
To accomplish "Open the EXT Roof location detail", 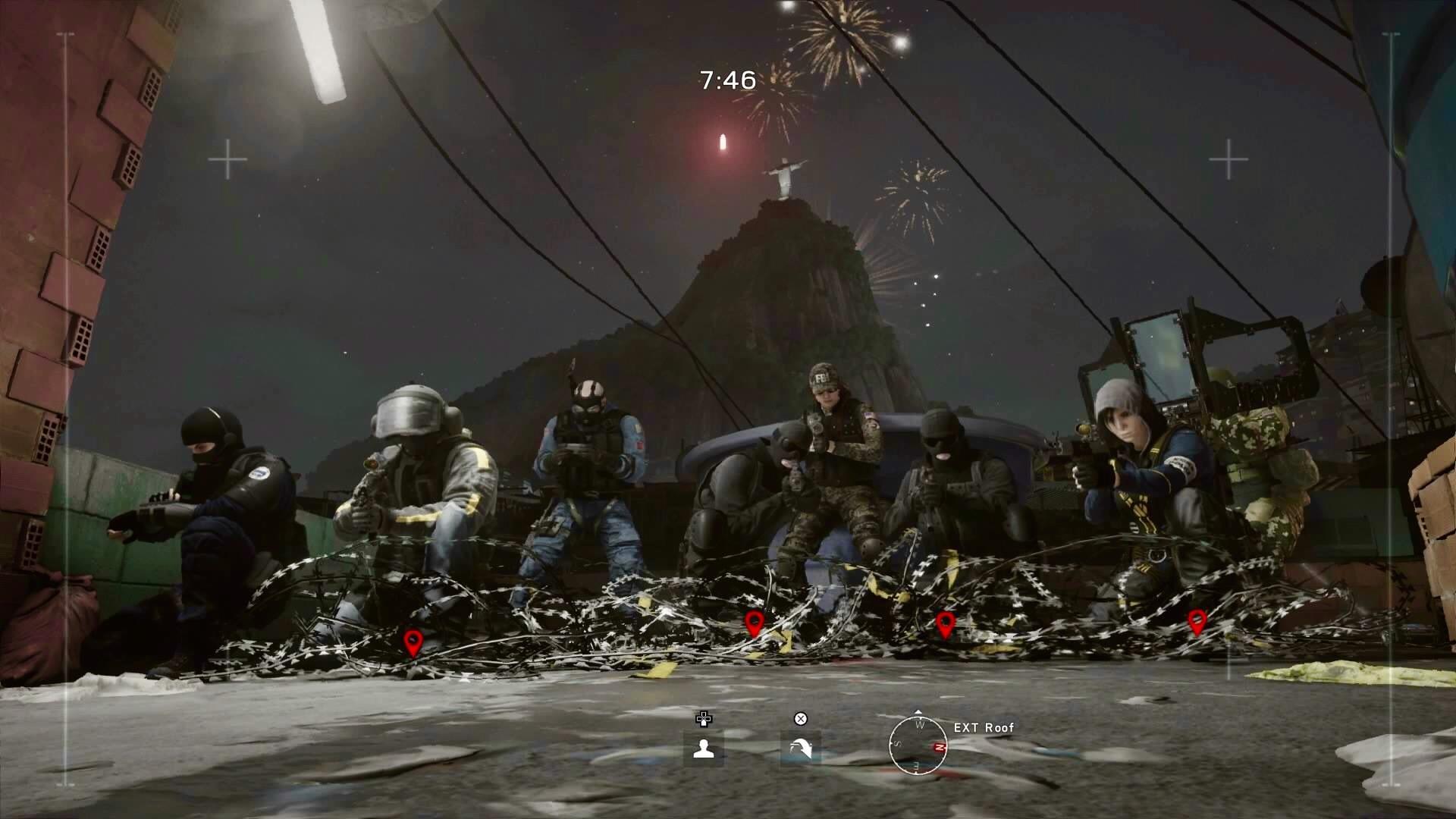I will point(984,726).
